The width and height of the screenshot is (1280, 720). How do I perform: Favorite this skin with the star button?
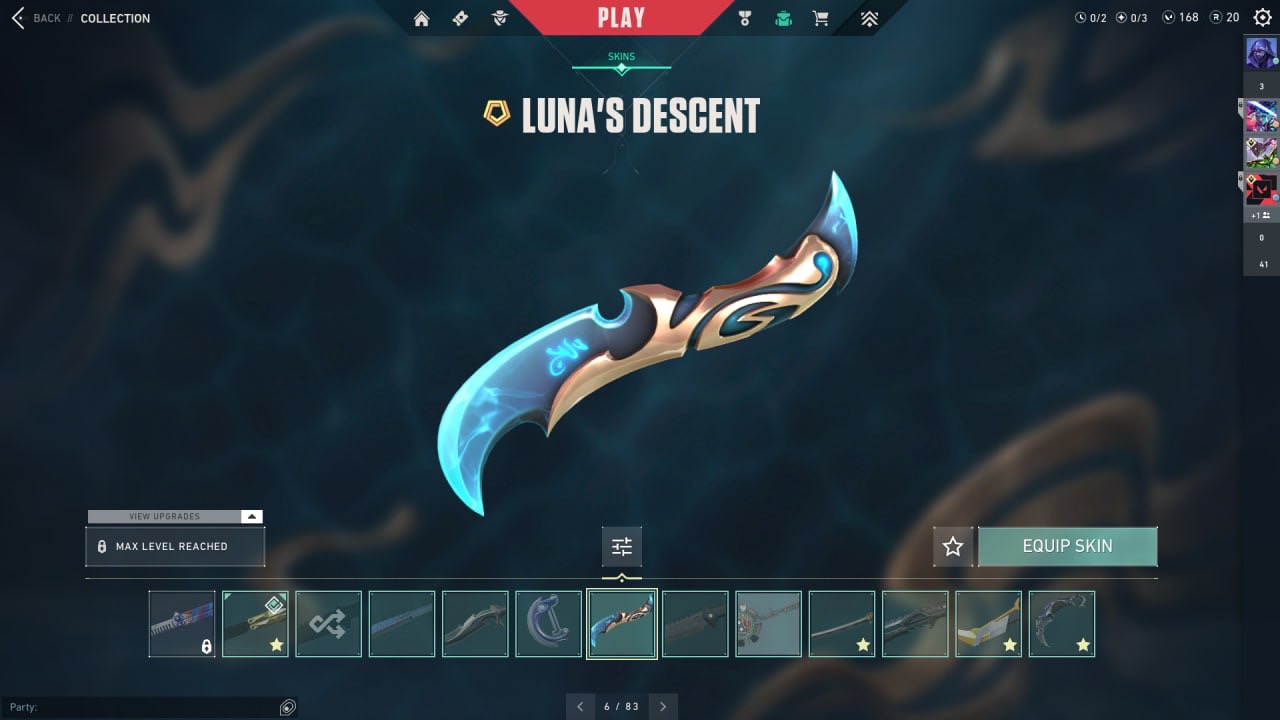pos(953,546)
